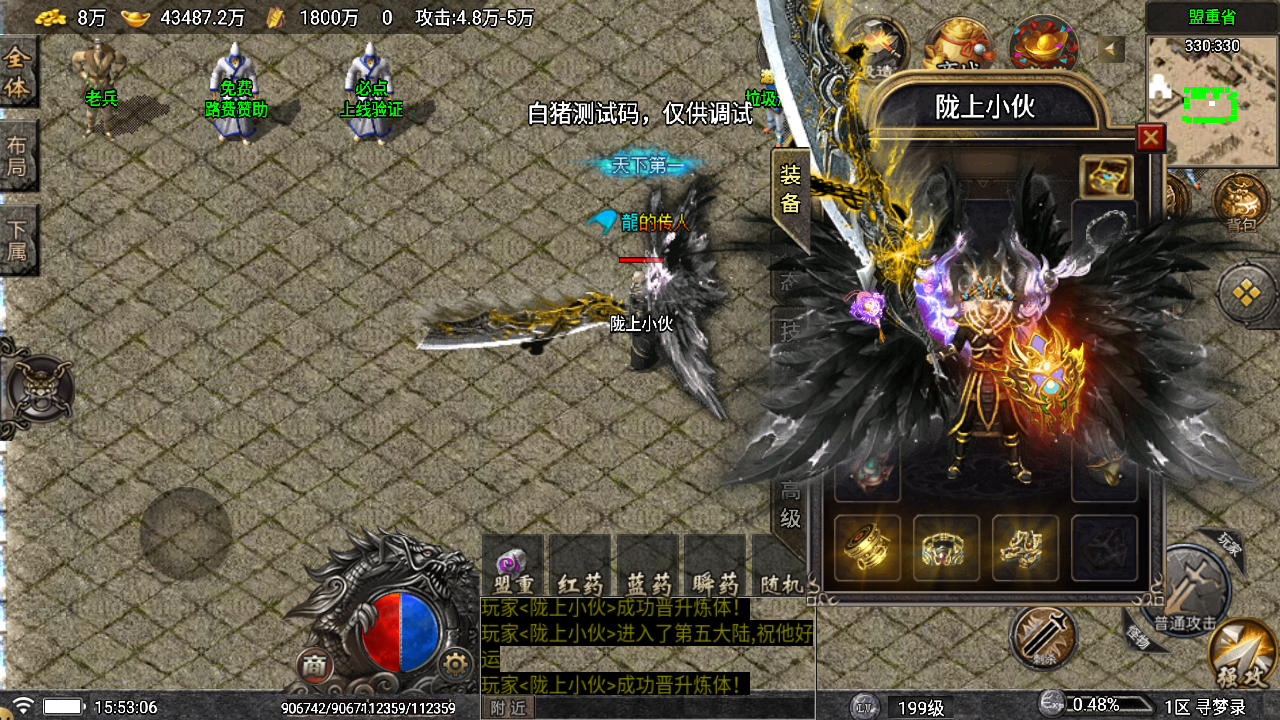Use the 蓝药 blue potion slot
The height and width of the screenshot is (720, 1280).
coord(647,568)
